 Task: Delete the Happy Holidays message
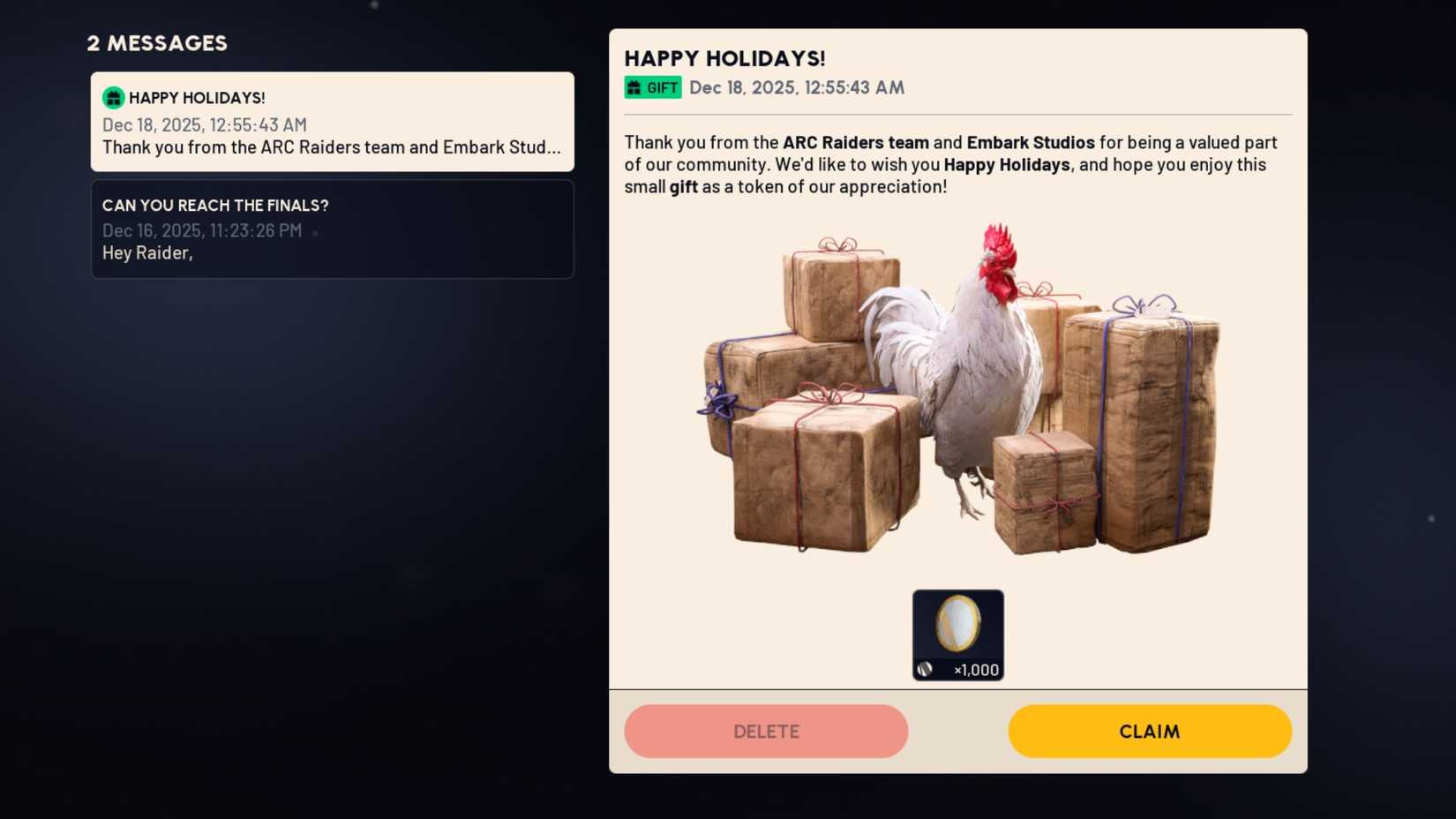pos(765,731)
